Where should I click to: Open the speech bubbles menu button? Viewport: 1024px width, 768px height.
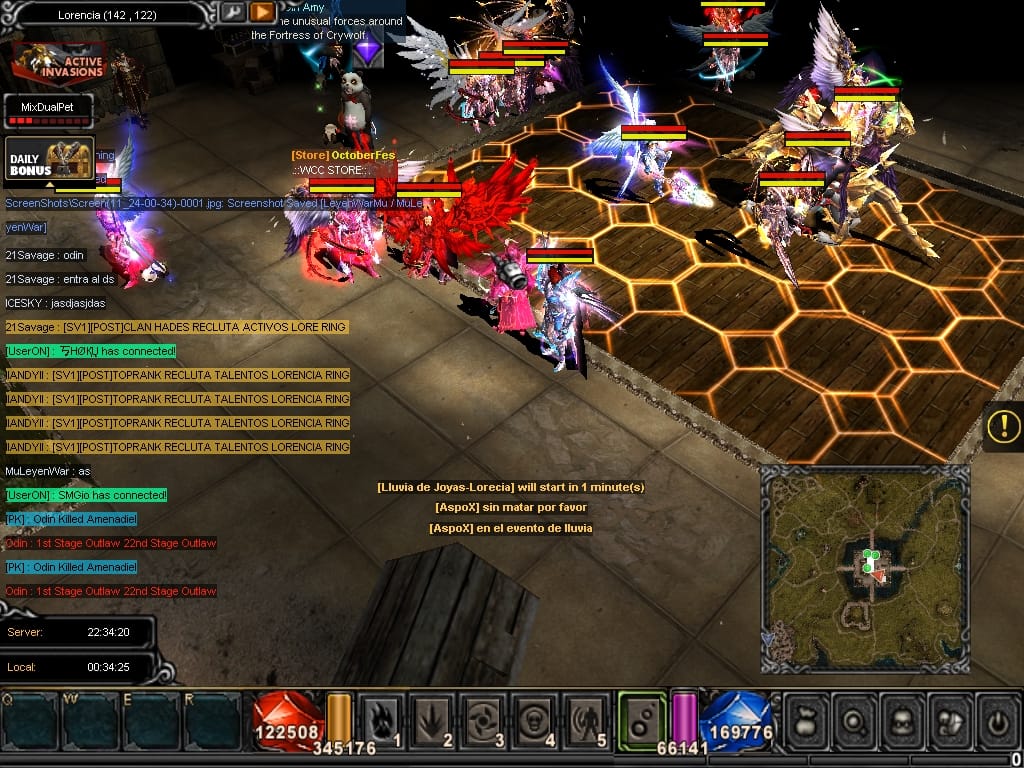[951, 720]
